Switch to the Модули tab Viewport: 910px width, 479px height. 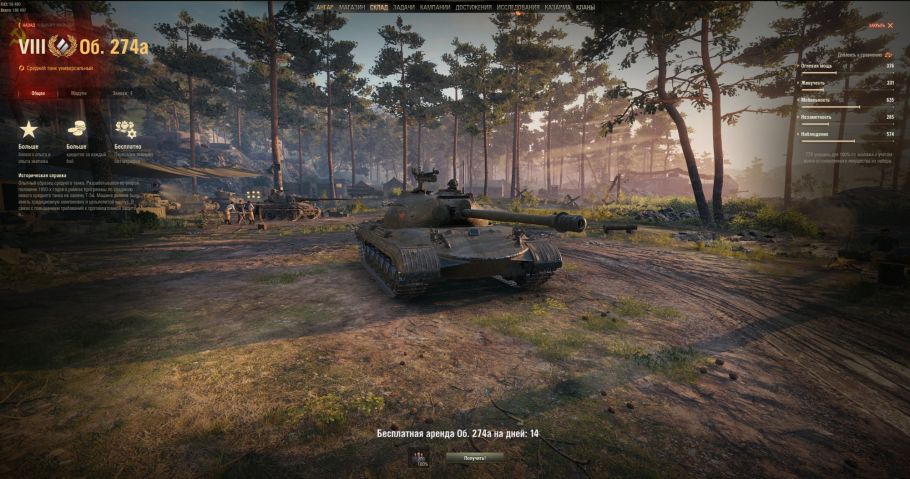(78, 93)
